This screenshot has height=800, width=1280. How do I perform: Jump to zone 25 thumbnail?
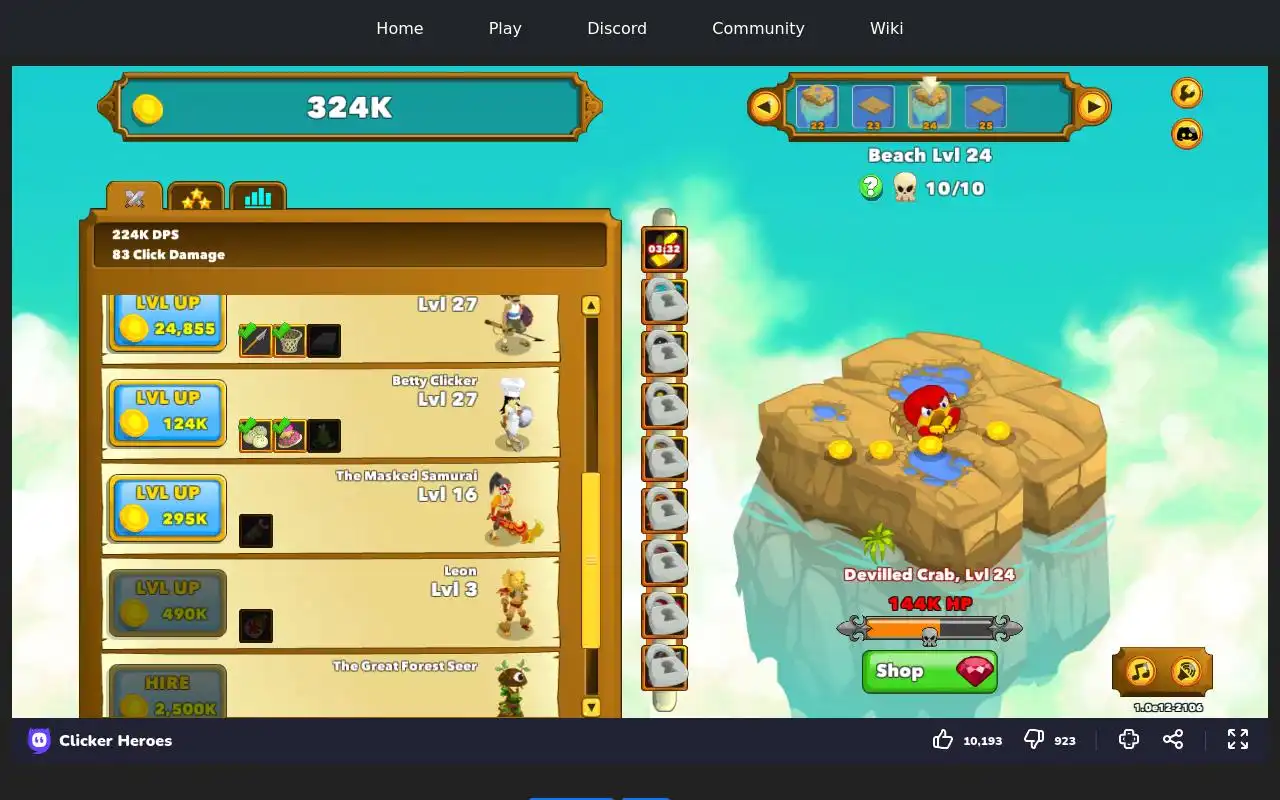pos(985,107)
